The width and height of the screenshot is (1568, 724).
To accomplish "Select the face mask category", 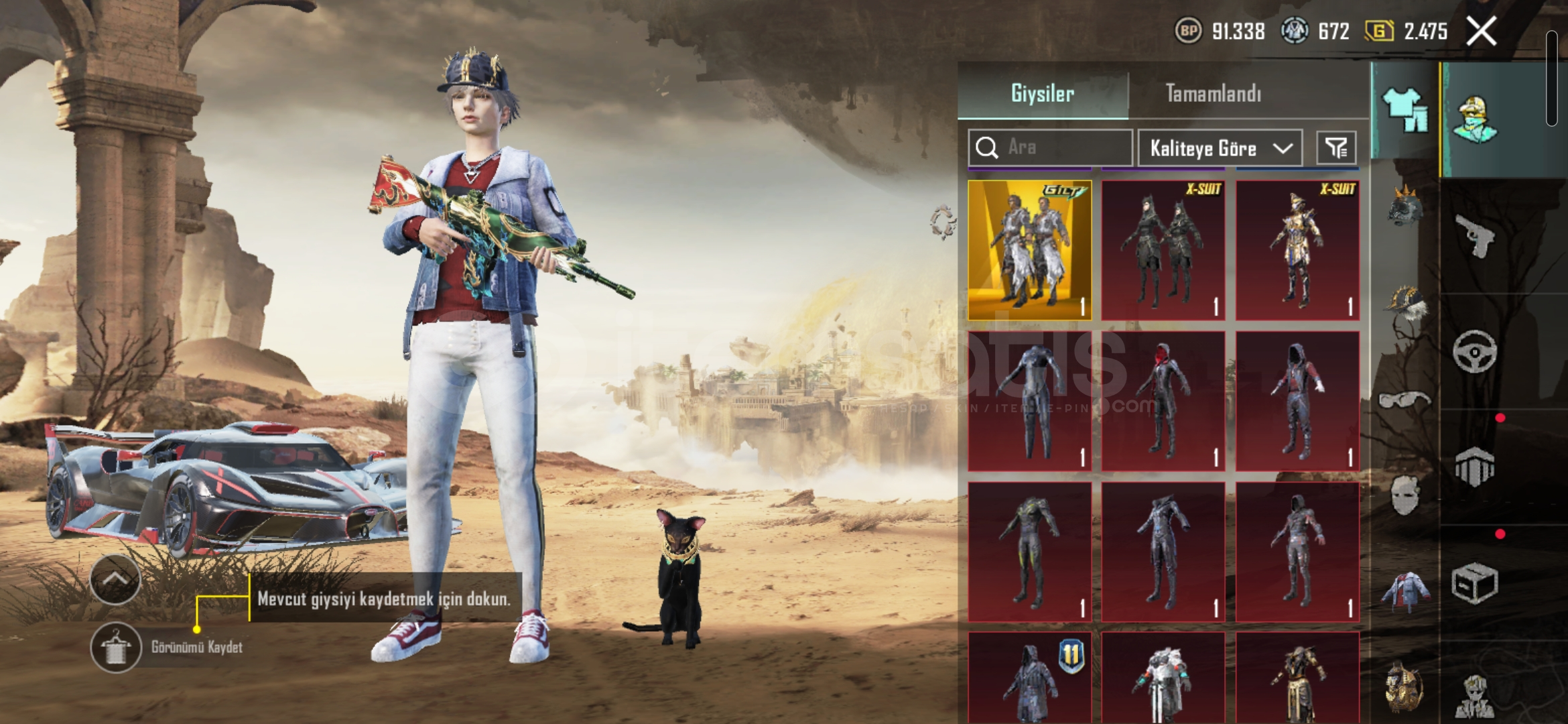I will 1404,496.
